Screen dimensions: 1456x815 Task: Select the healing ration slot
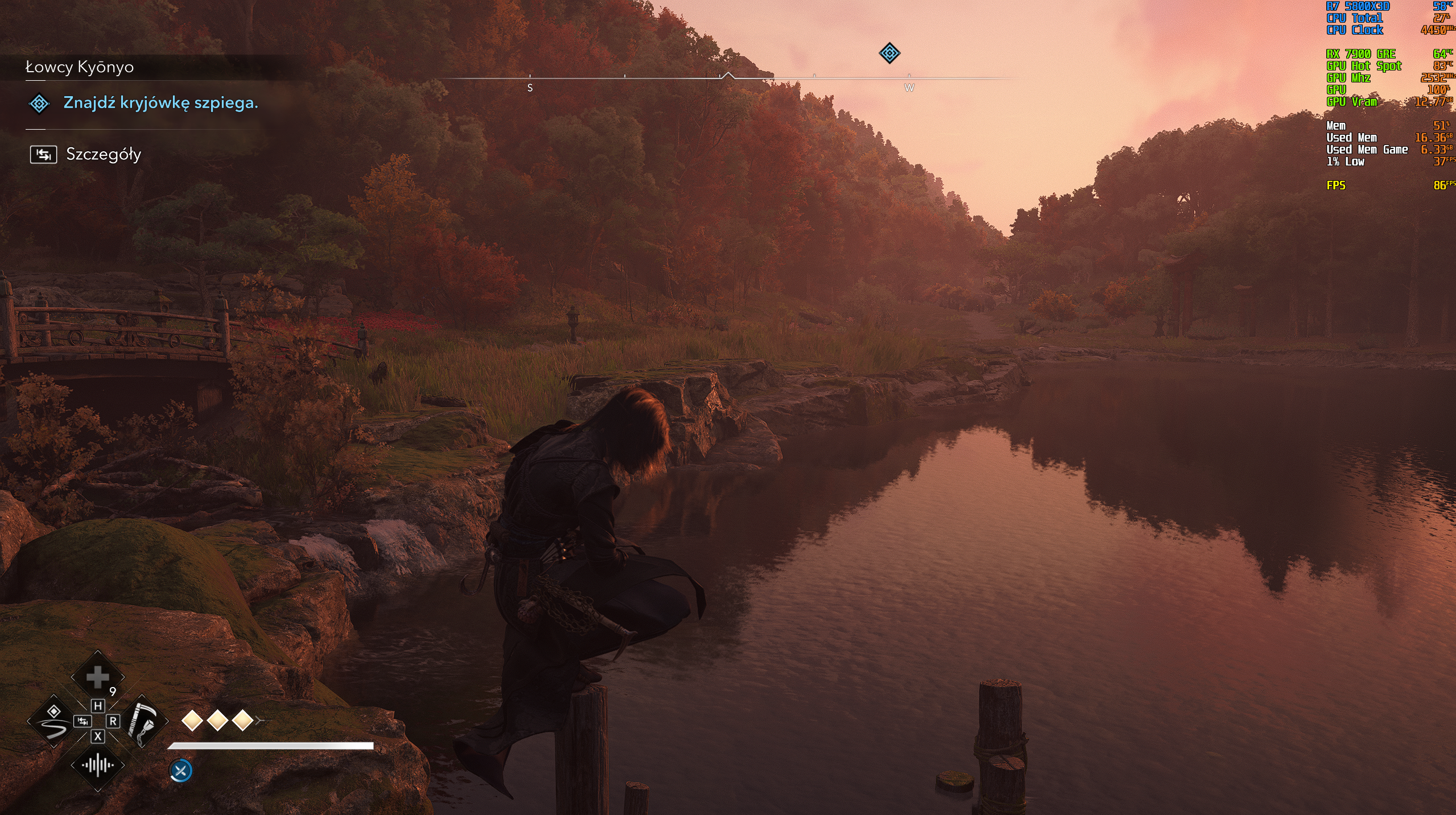(97, 677)
